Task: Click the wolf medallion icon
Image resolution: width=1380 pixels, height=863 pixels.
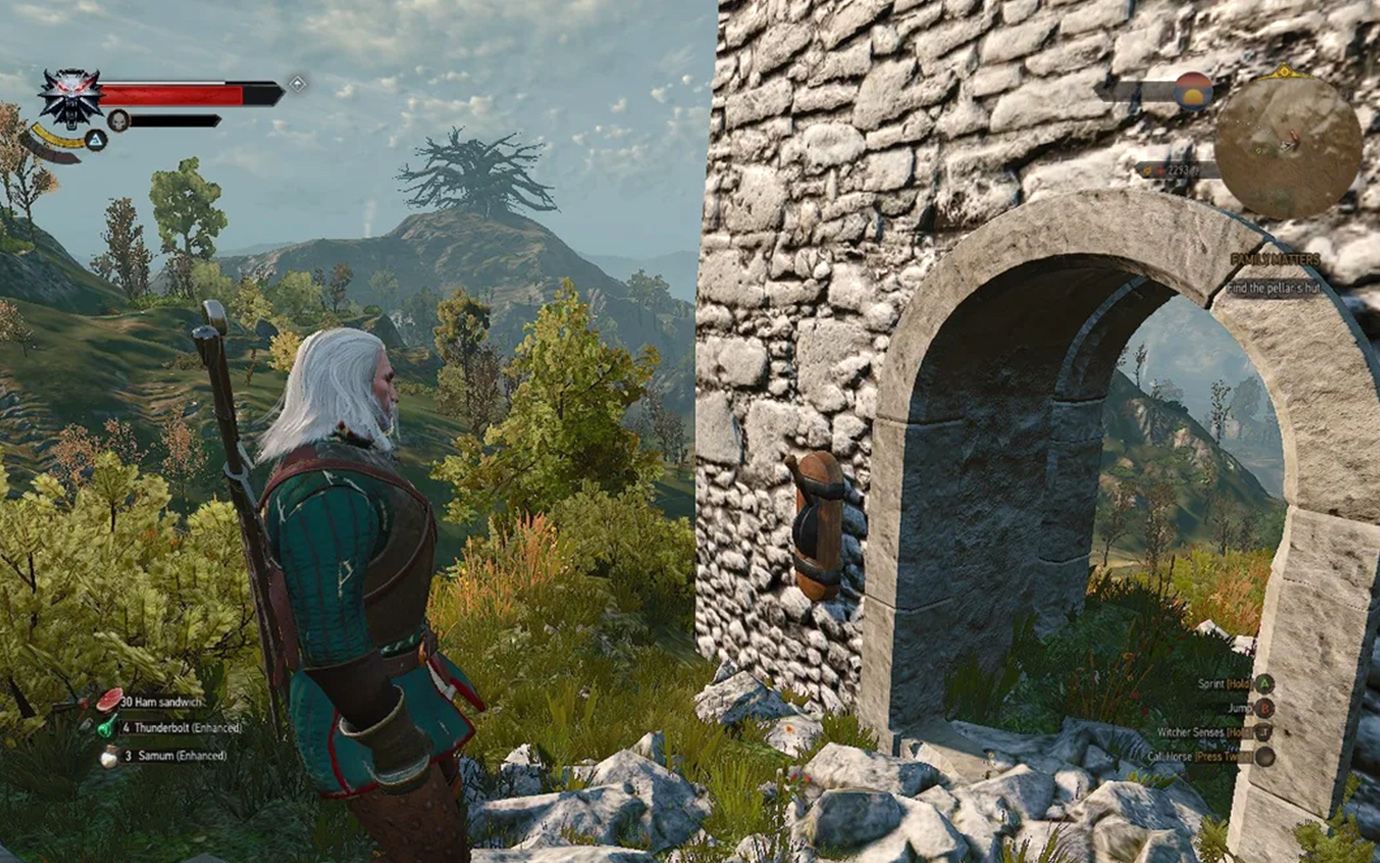Action: tap(70, 97)
